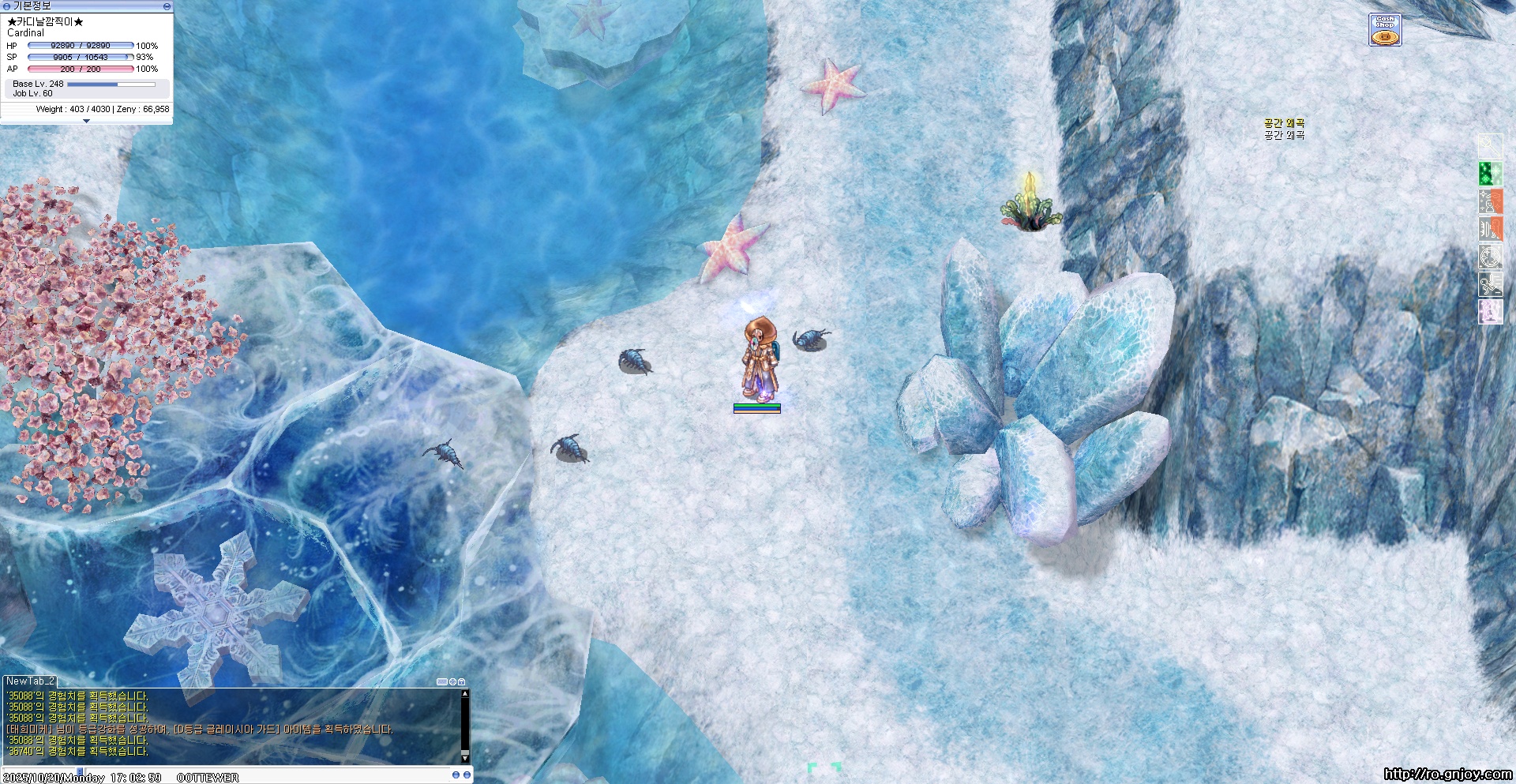Select the purple wavy-lines buff icon
Screen dimensions: 1516x784
pyautogui.click(x=1490, y=312)
